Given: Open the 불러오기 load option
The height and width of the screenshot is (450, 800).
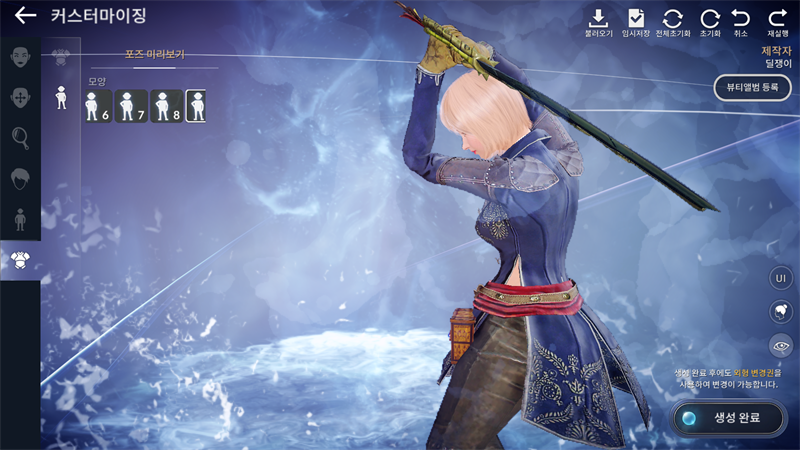Looking at the screenshot, I should pos(599,23).
